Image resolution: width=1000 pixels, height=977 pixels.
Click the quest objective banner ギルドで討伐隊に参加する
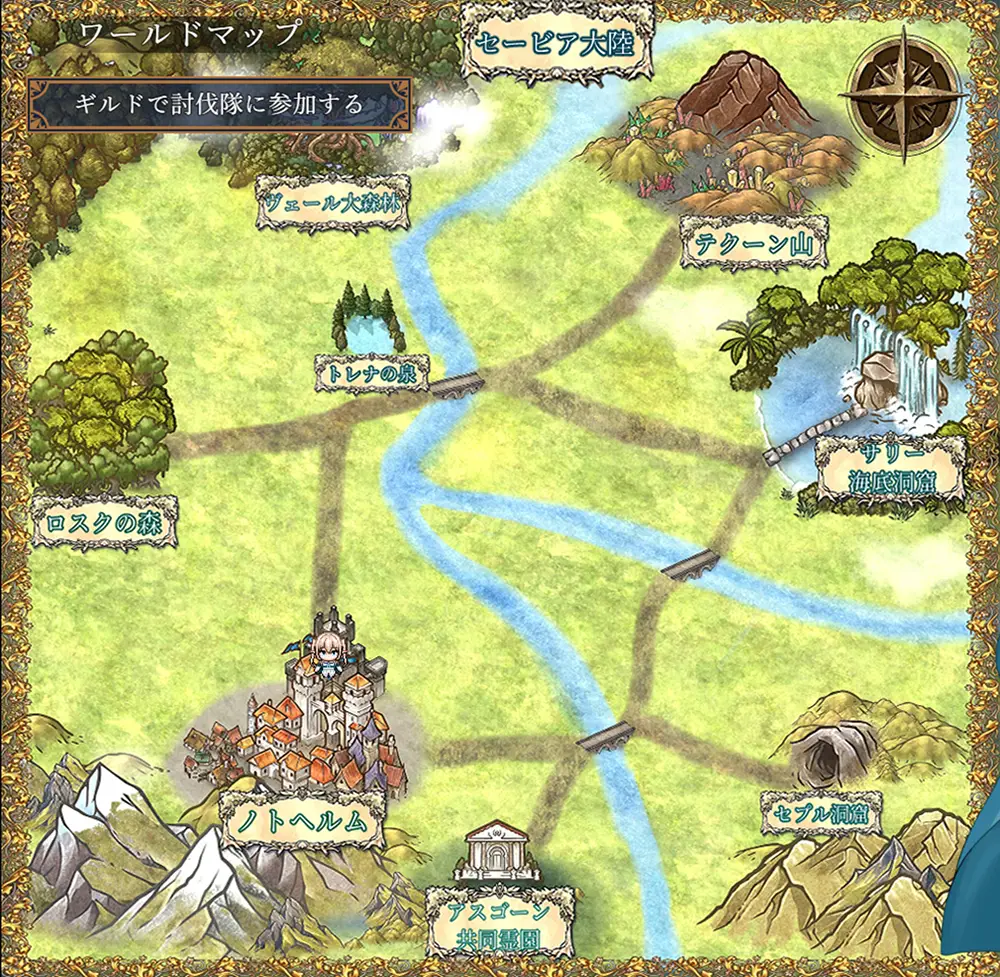coord(219,104)
